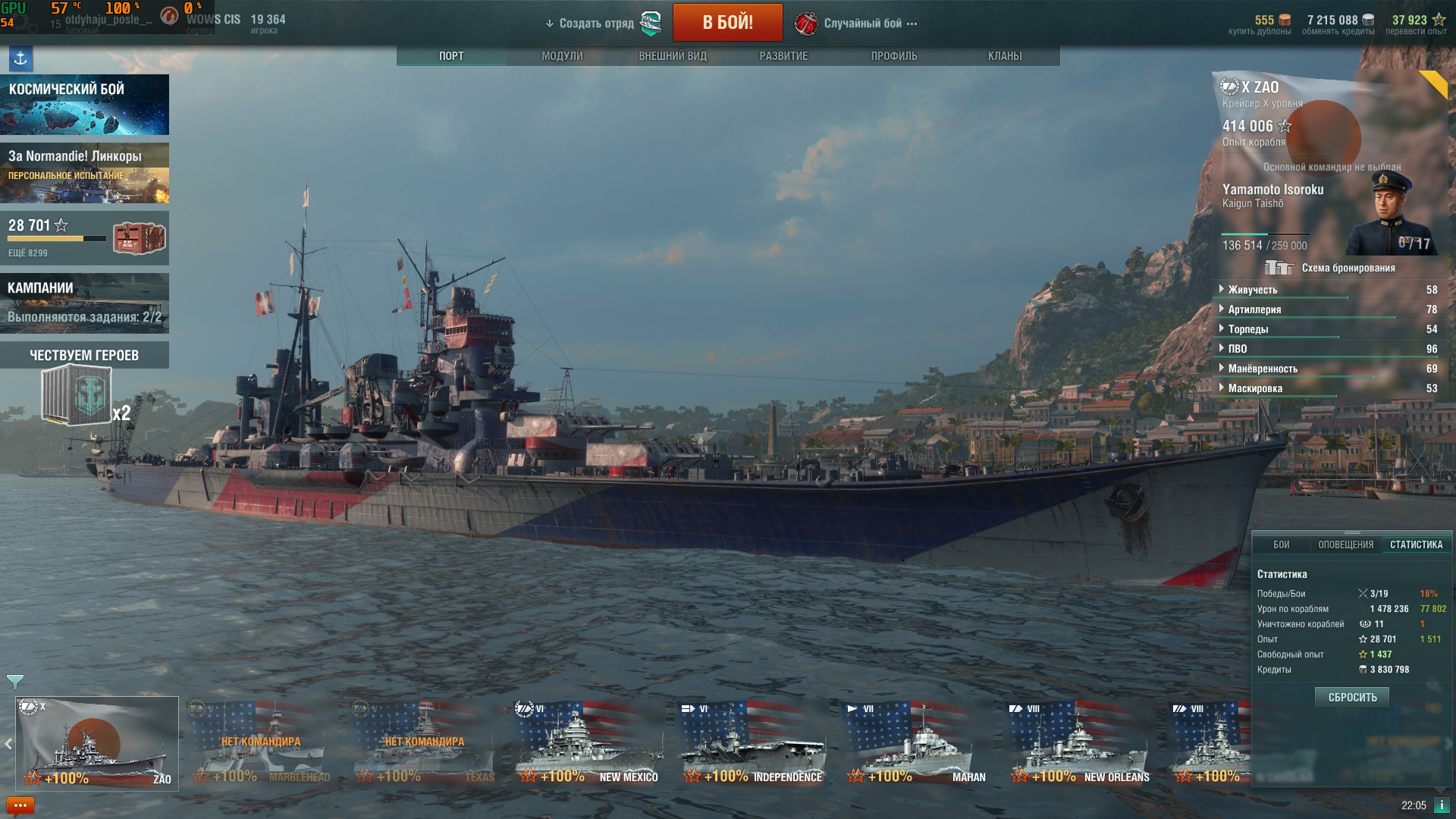1456x819 pixels.
Task: Create a division via Создать отряд
Action: pos(597,24)
